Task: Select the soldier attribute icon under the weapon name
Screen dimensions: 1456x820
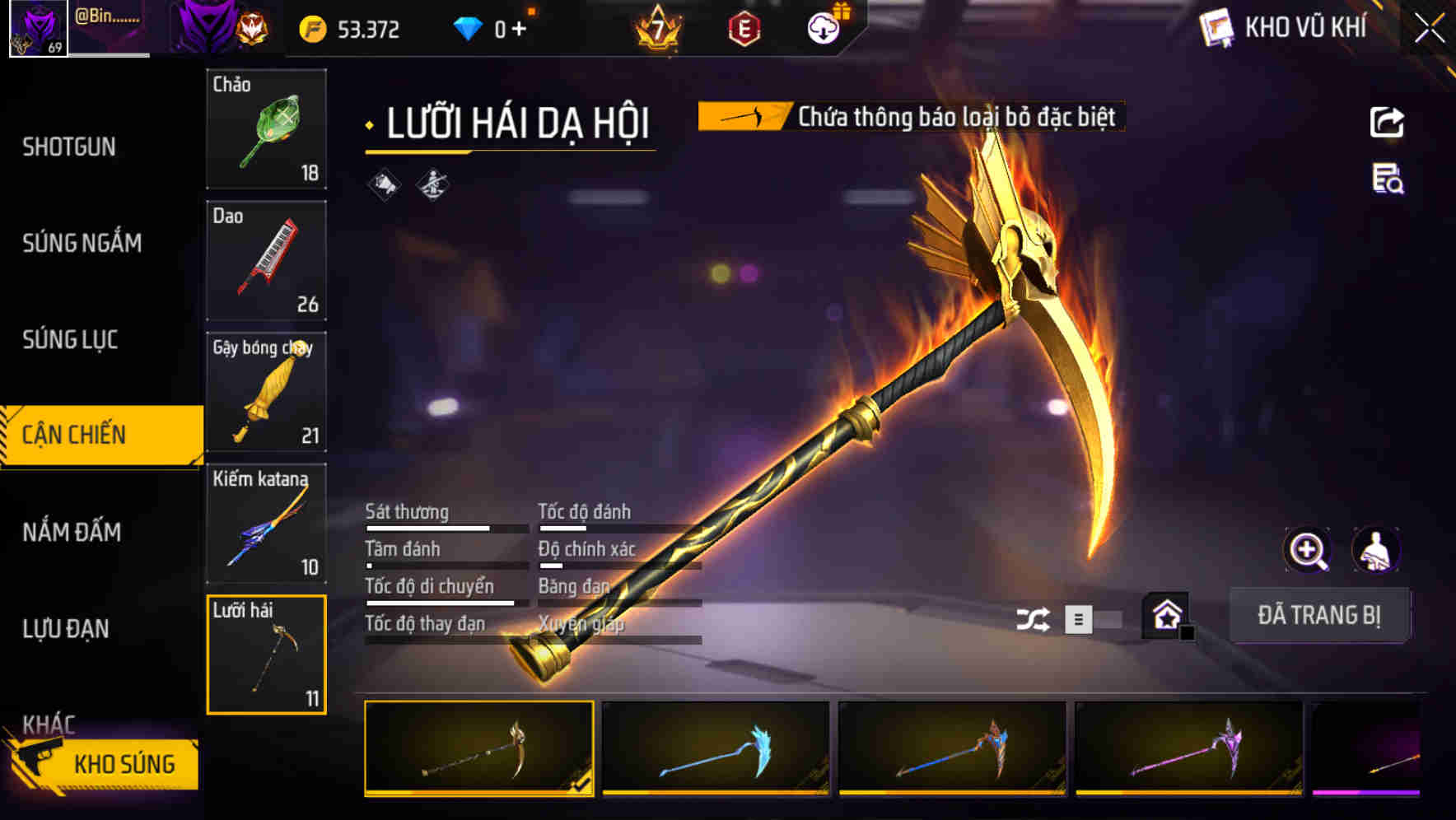Action: pyautogui.click(x=431, y=185)
